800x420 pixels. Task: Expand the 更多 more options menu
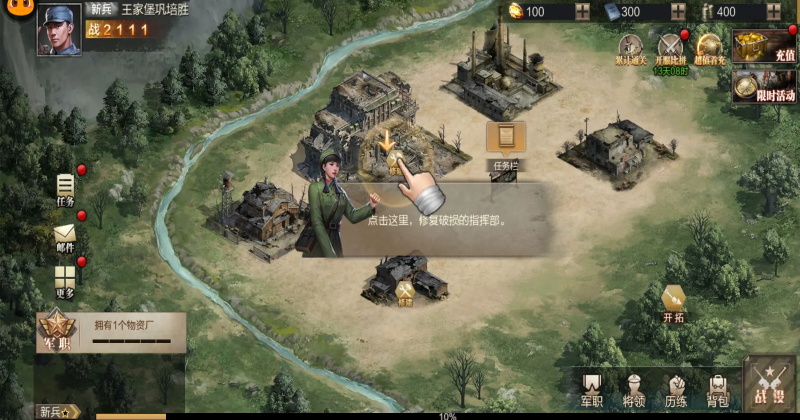click(66, 281)
